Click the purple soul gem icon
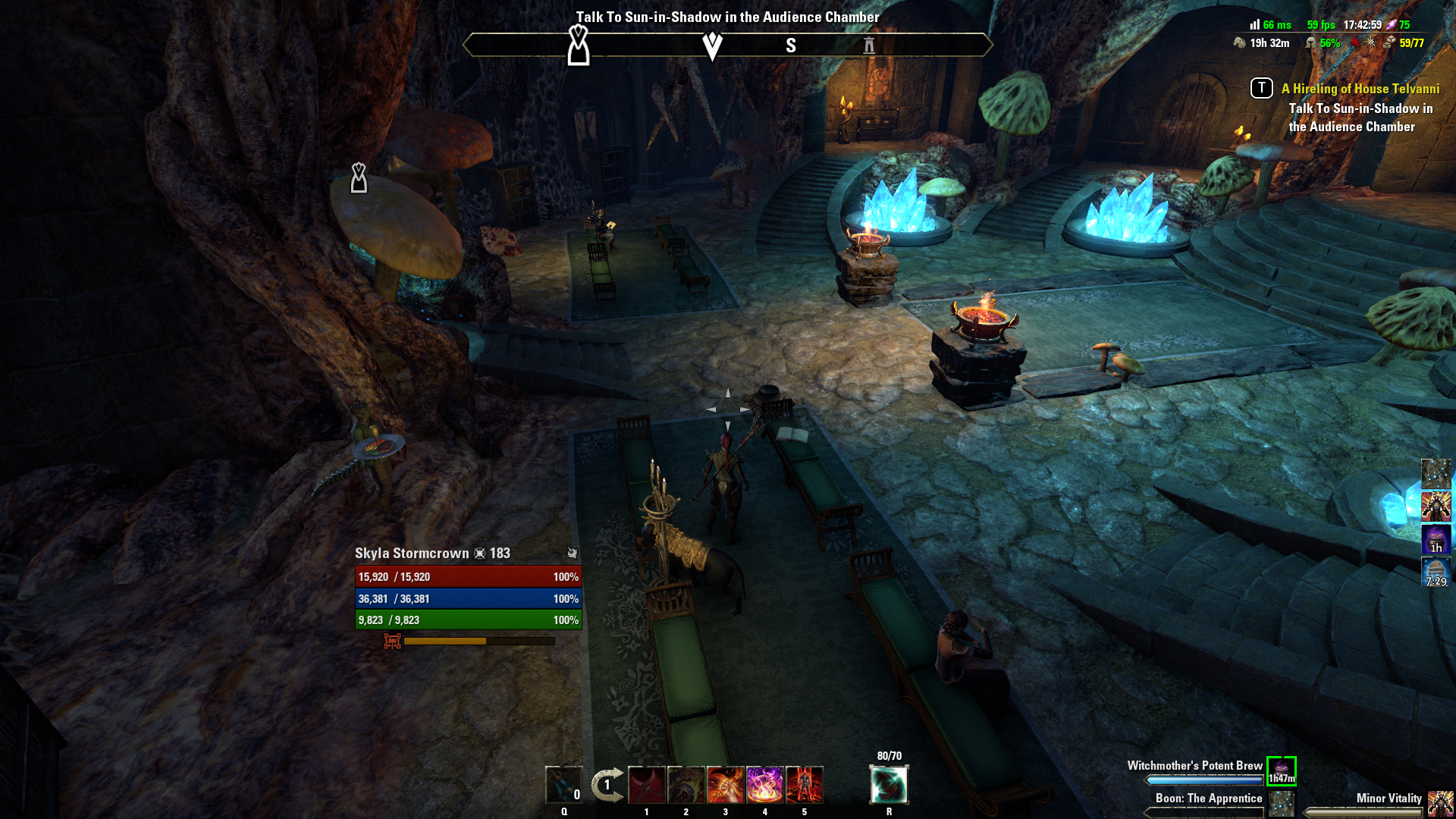This screenshot has width=1456, height=819. tap(1392, 25)
